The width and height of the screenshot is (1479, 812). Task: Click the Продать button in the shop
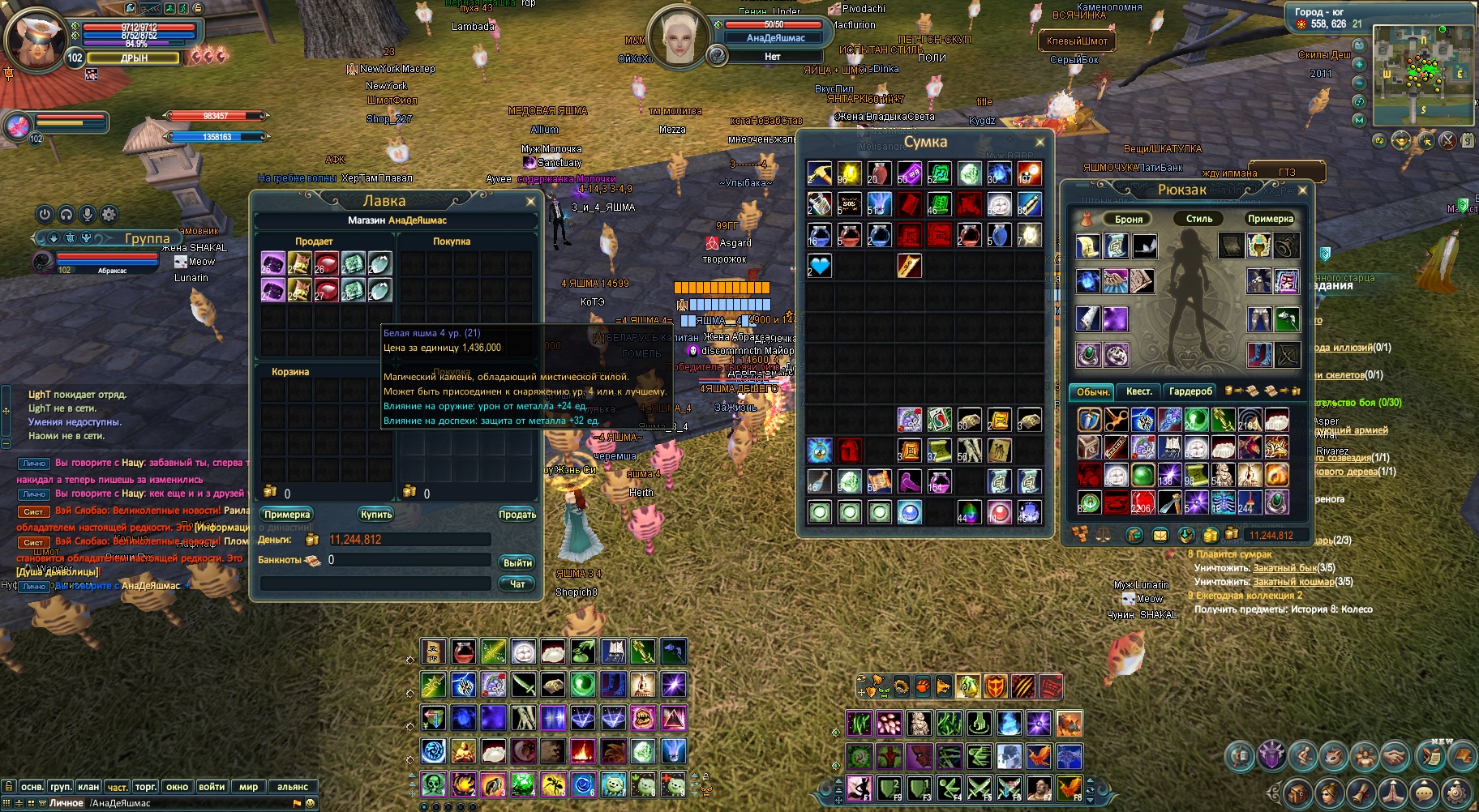coord(517,515)
